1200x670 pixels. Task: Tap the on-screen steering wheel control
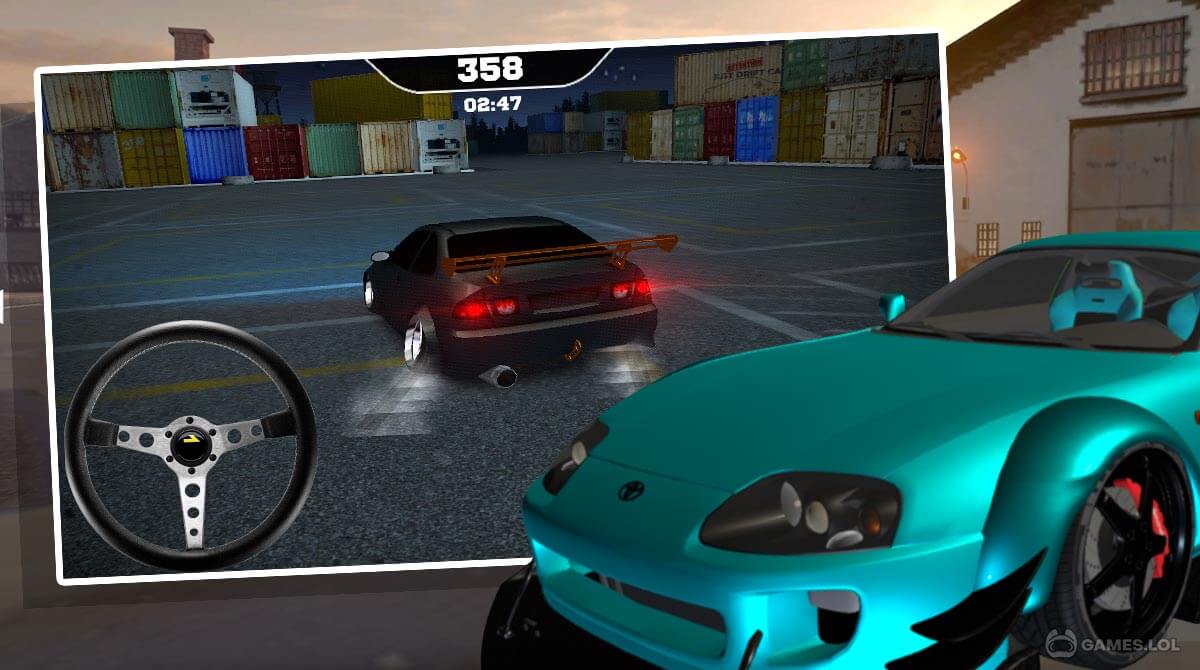[x=190, y=444]
